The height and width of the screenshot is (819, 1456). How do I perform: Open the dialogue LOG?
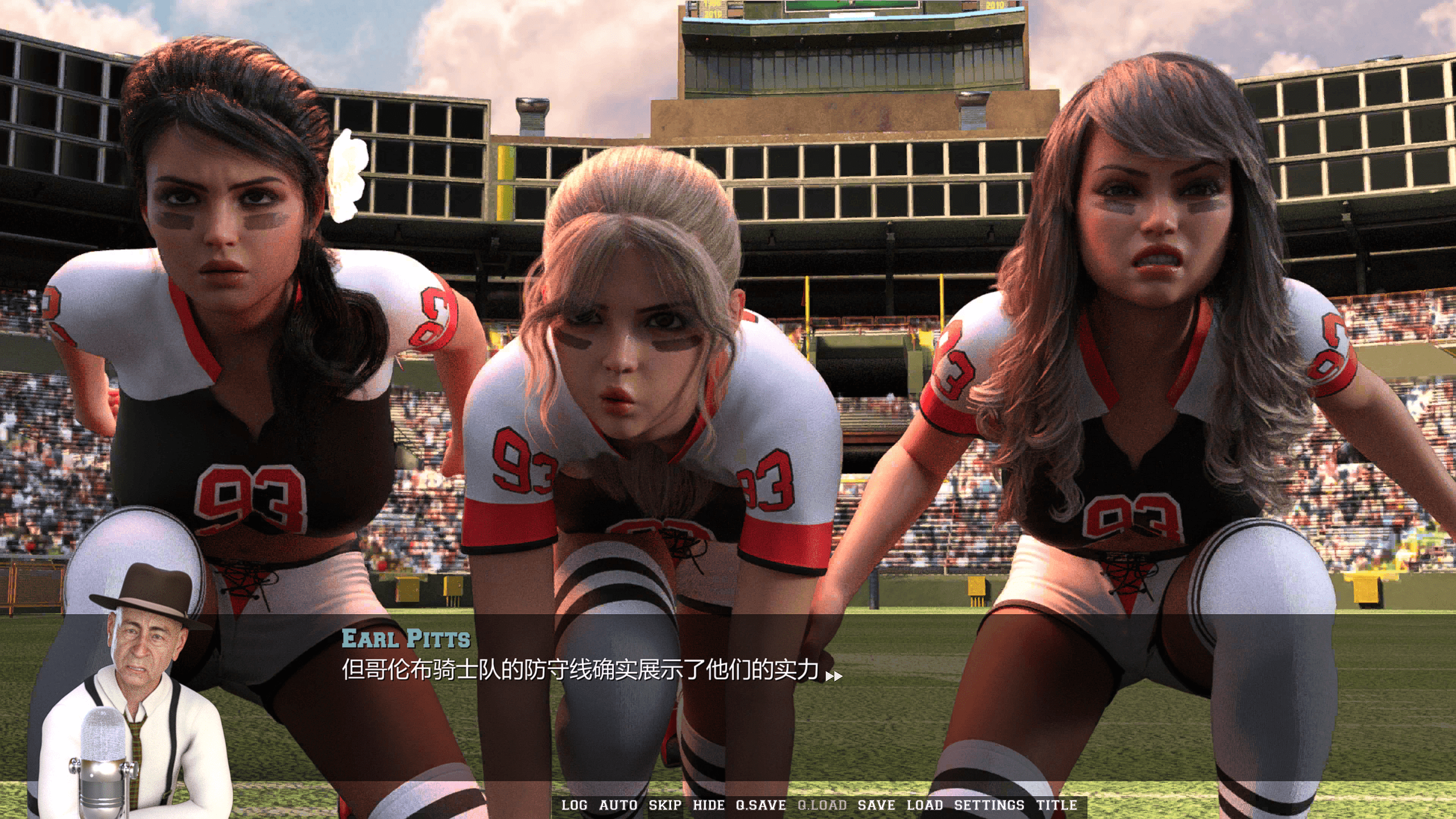(574, 805)
